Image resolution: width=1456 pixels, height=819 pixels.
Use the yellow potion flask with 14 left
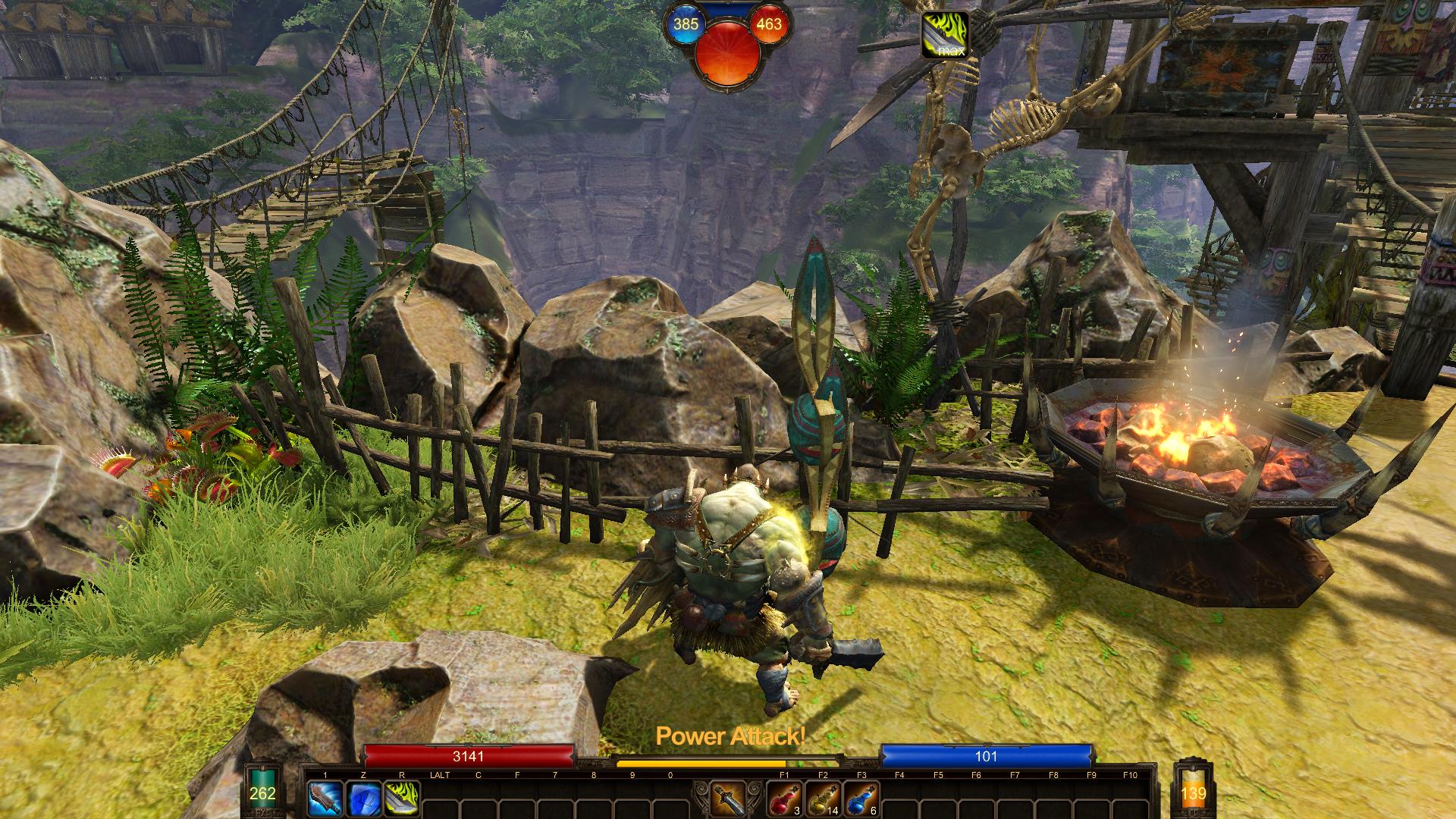pyautogui.click(x=823, y=799)
